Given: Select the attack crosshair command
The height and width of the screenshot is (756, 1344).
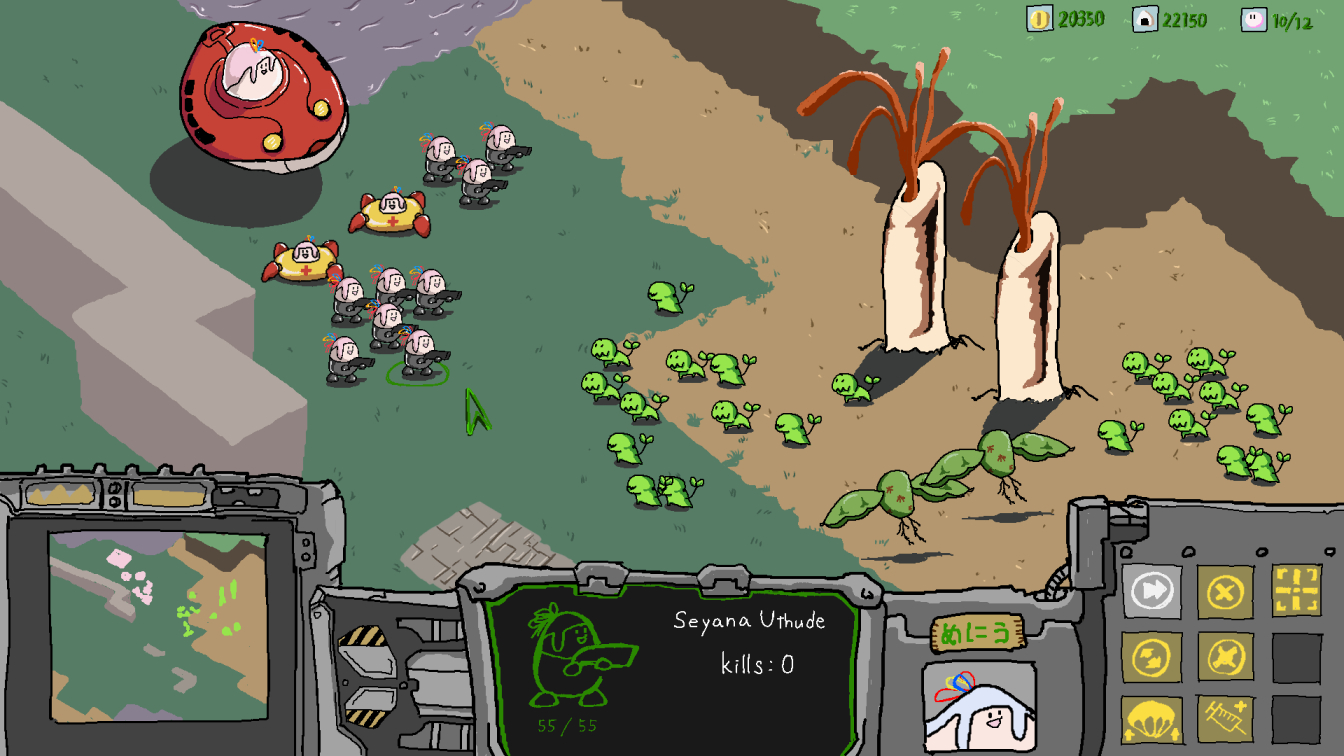Looking at the screenshot, I should point(1296,590).
